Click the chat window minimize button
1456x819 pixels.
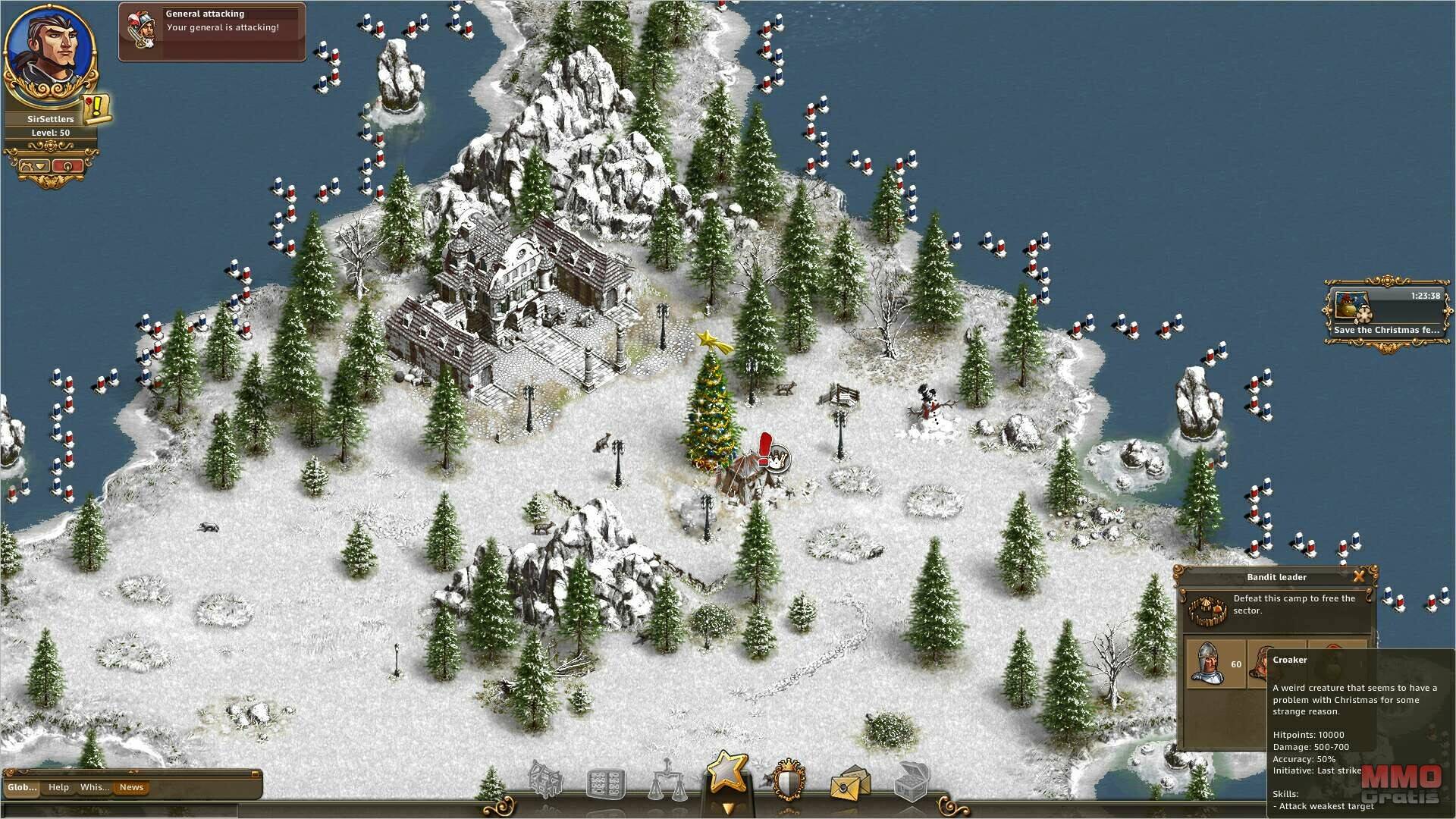point(256,774)
